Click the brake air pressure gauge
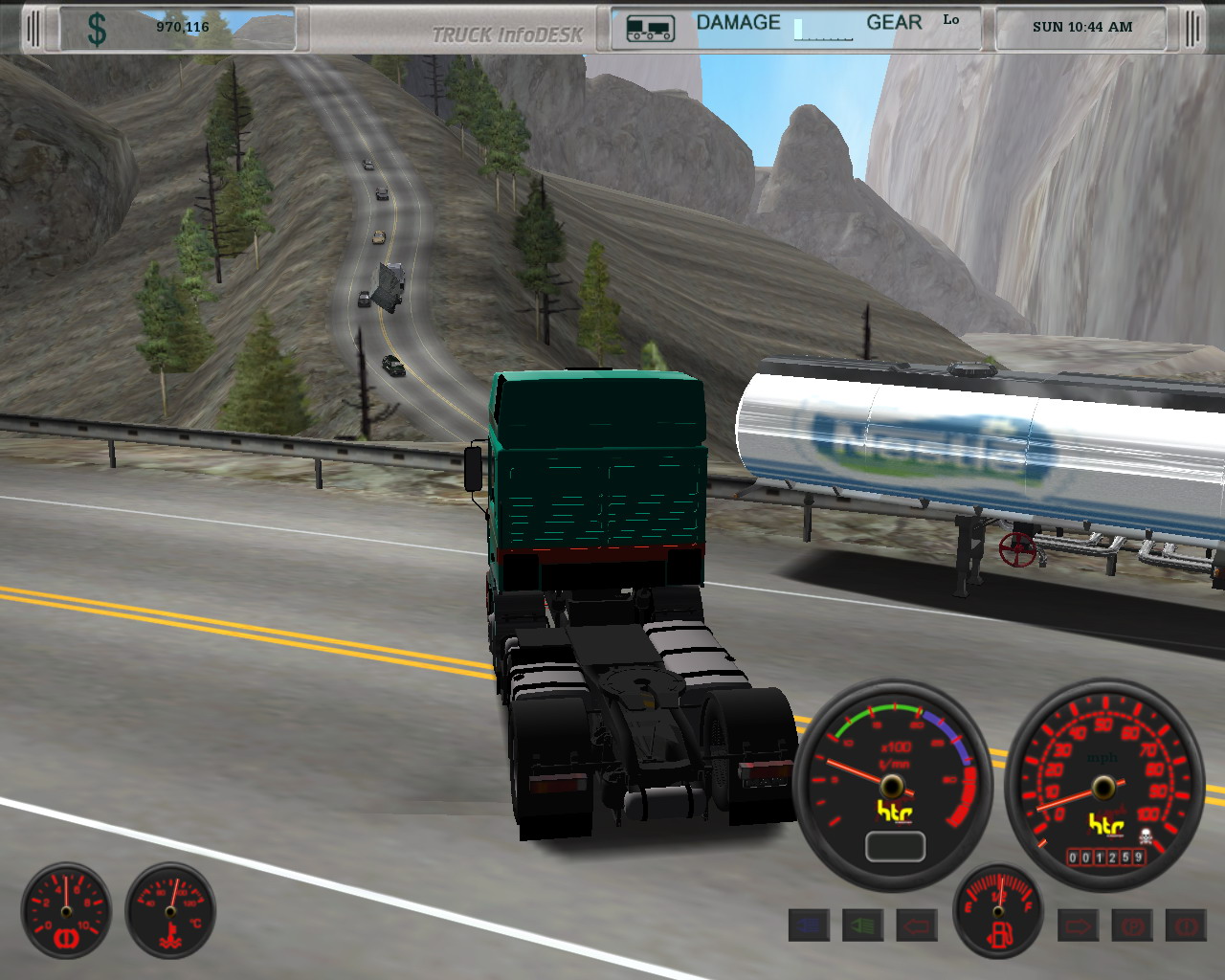1225x980 pixels. [66, 911]
